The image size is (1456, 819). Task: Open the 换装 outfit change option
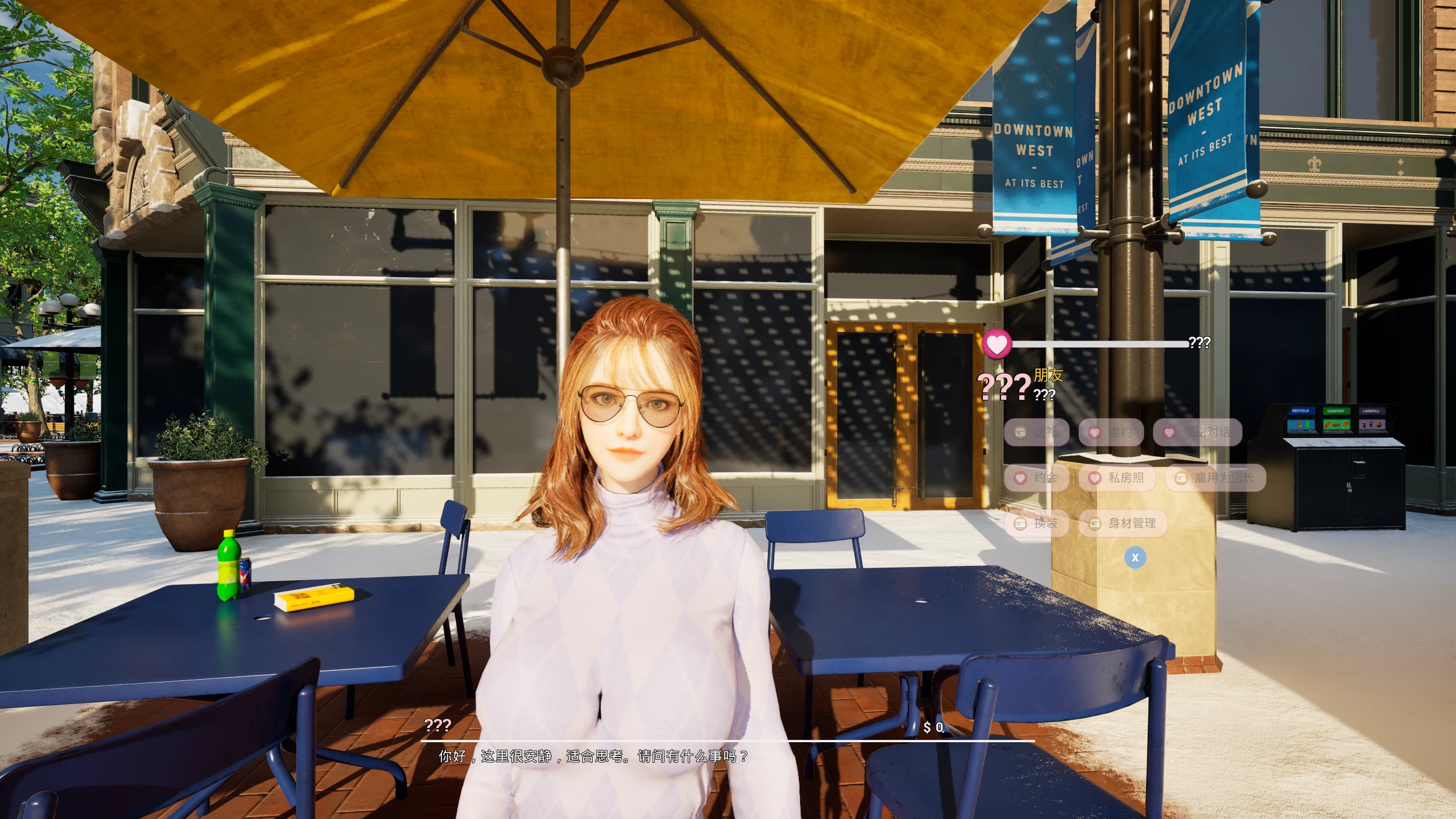[x=1037, y=523]
